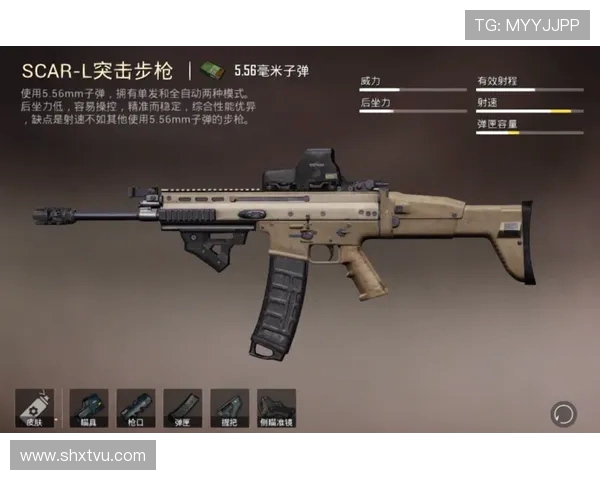Select the scope (瞄具) attachment slot
The image size is (600, 480).
click(x=88, y=407)
